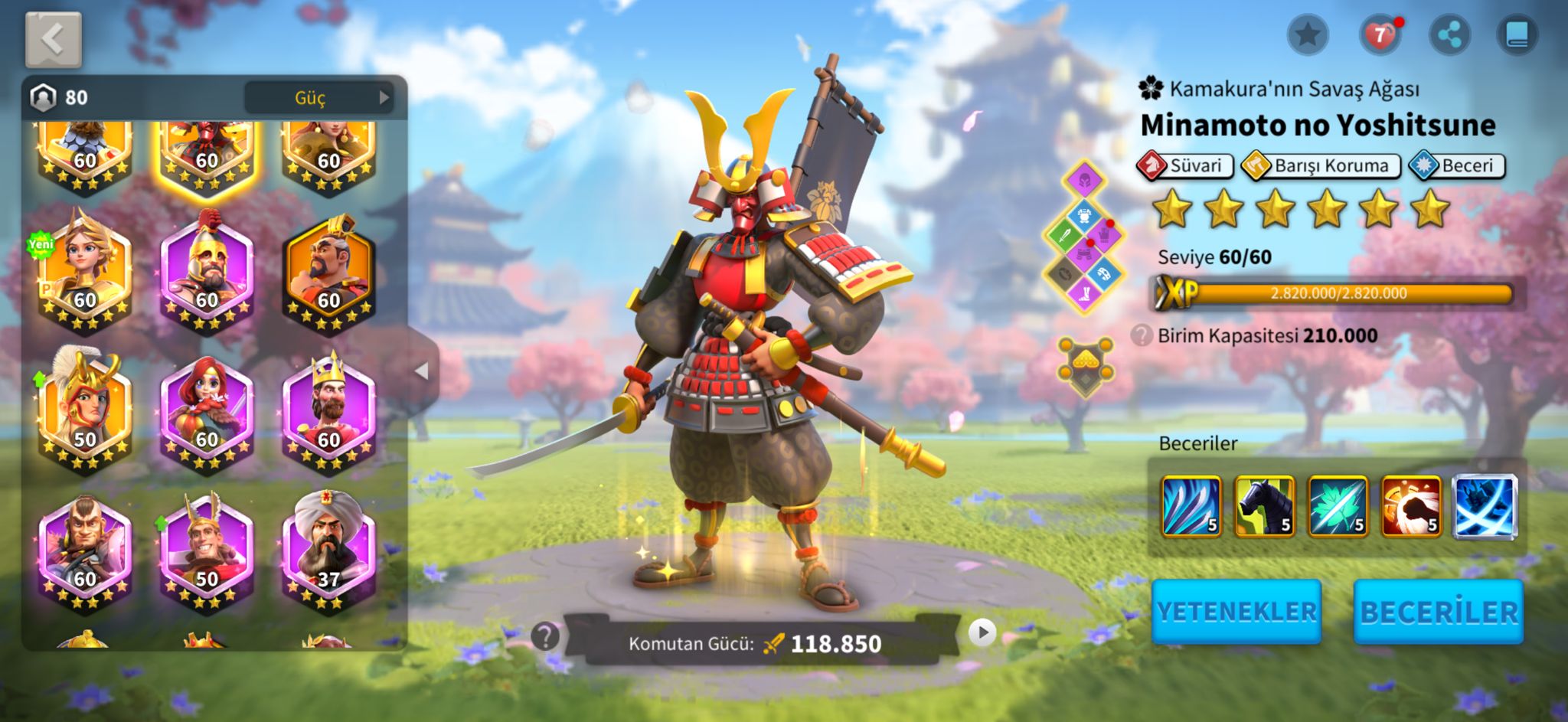This screenshot has height=722, width=1568.
Task: Collapse the commander list side panel
Action: [421, 371]
